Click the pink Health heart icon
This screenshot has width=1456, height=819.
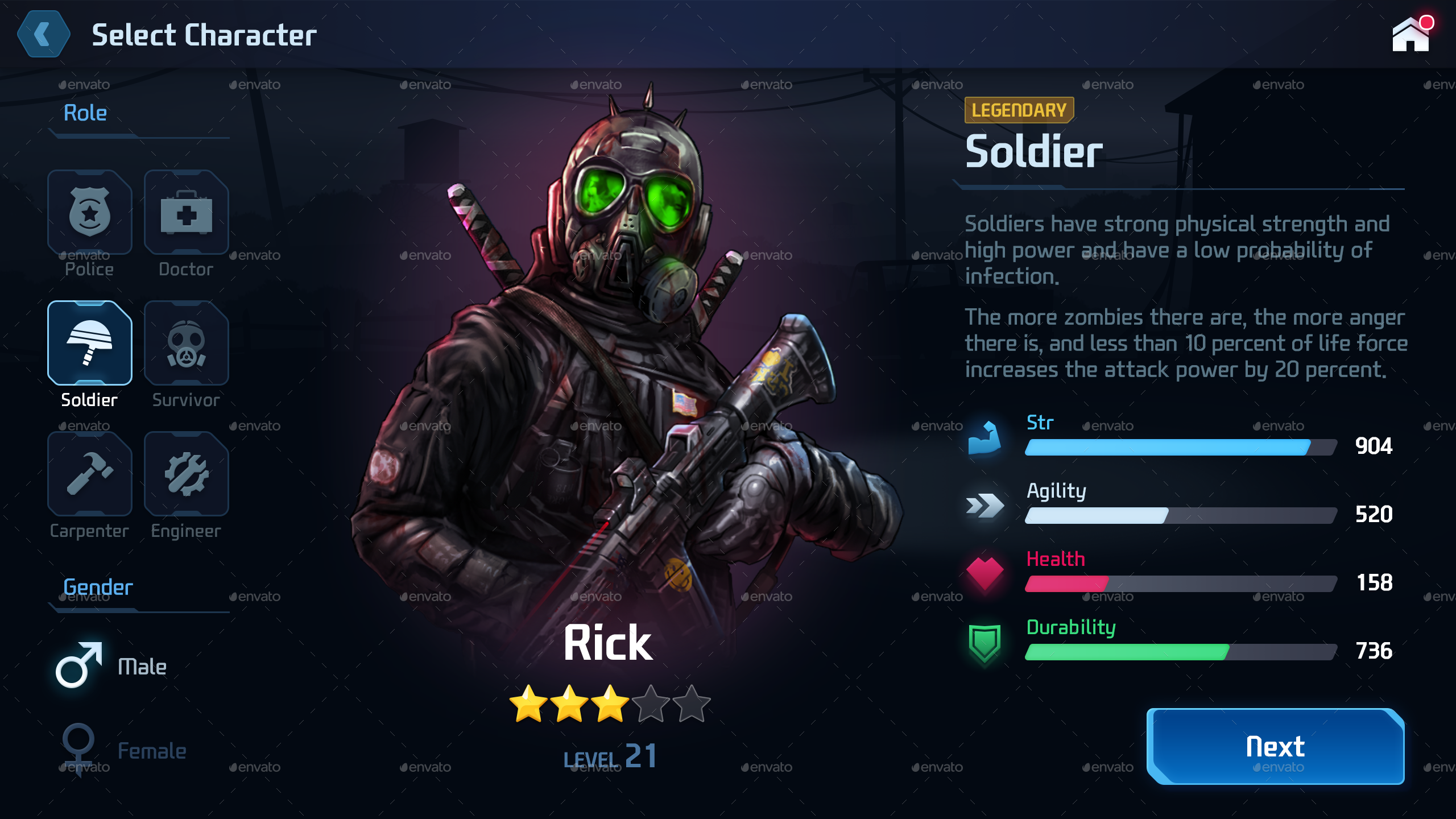click(985, 574)
